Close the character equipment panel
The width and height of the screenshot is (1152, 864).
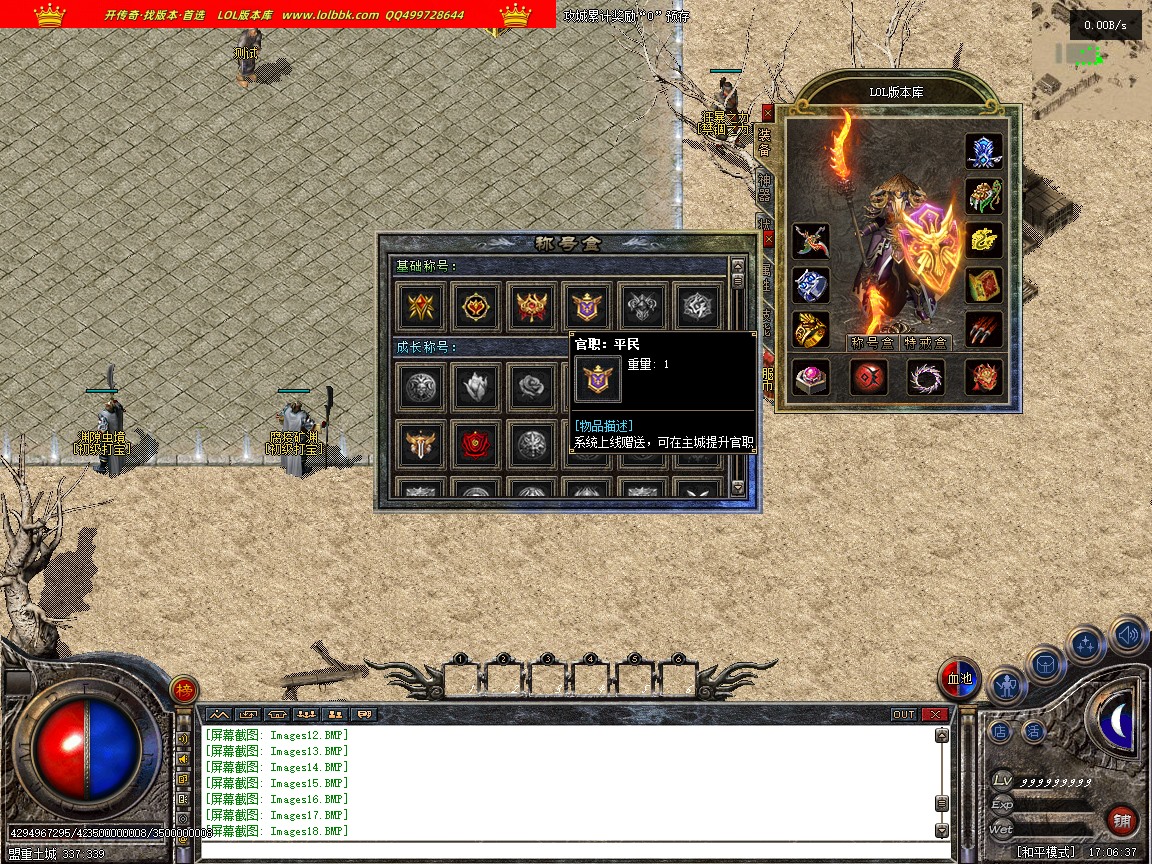tap(767, 113)
